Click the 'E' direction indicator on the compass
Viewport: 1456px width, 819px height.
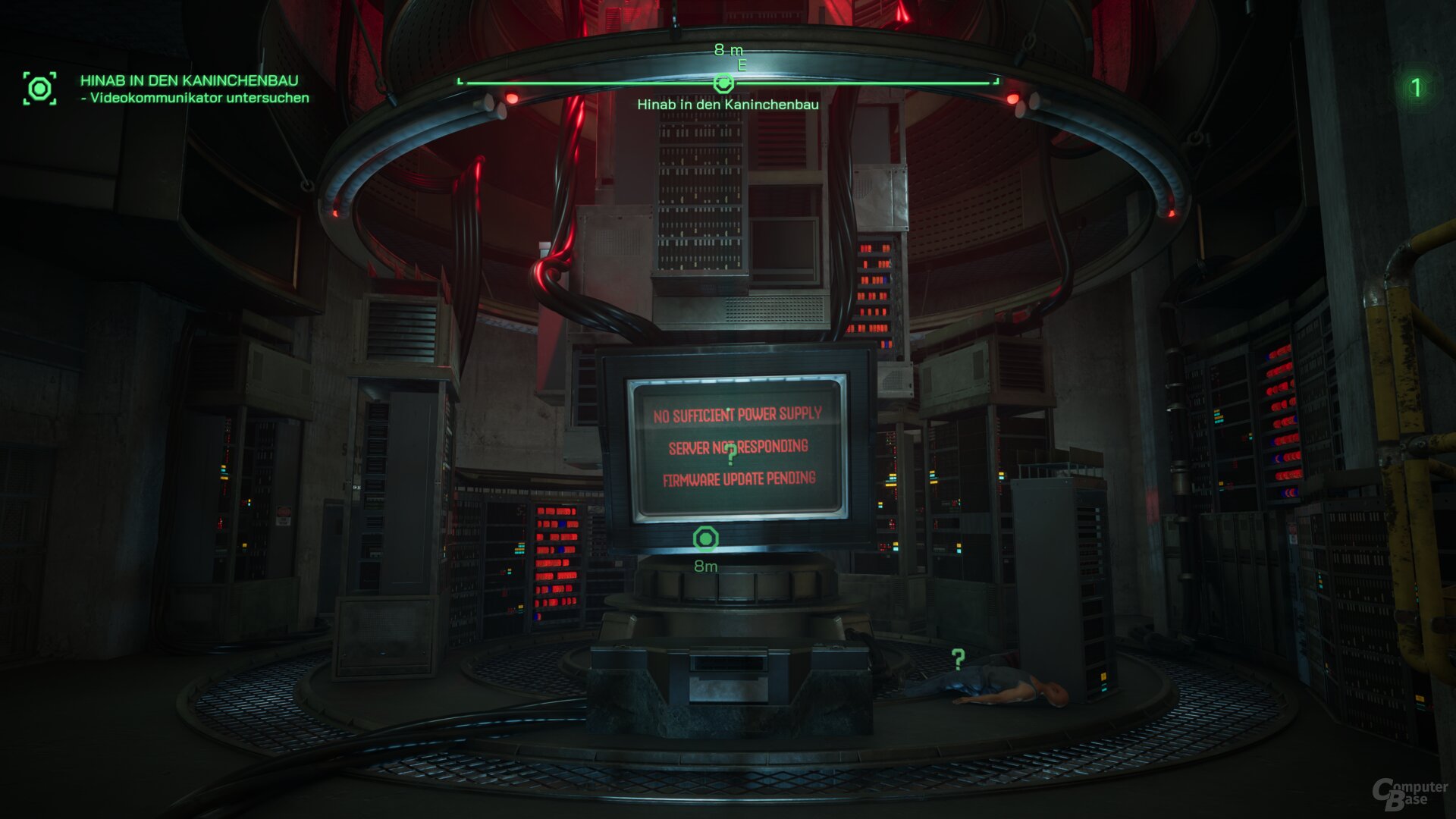coord(740,64)
